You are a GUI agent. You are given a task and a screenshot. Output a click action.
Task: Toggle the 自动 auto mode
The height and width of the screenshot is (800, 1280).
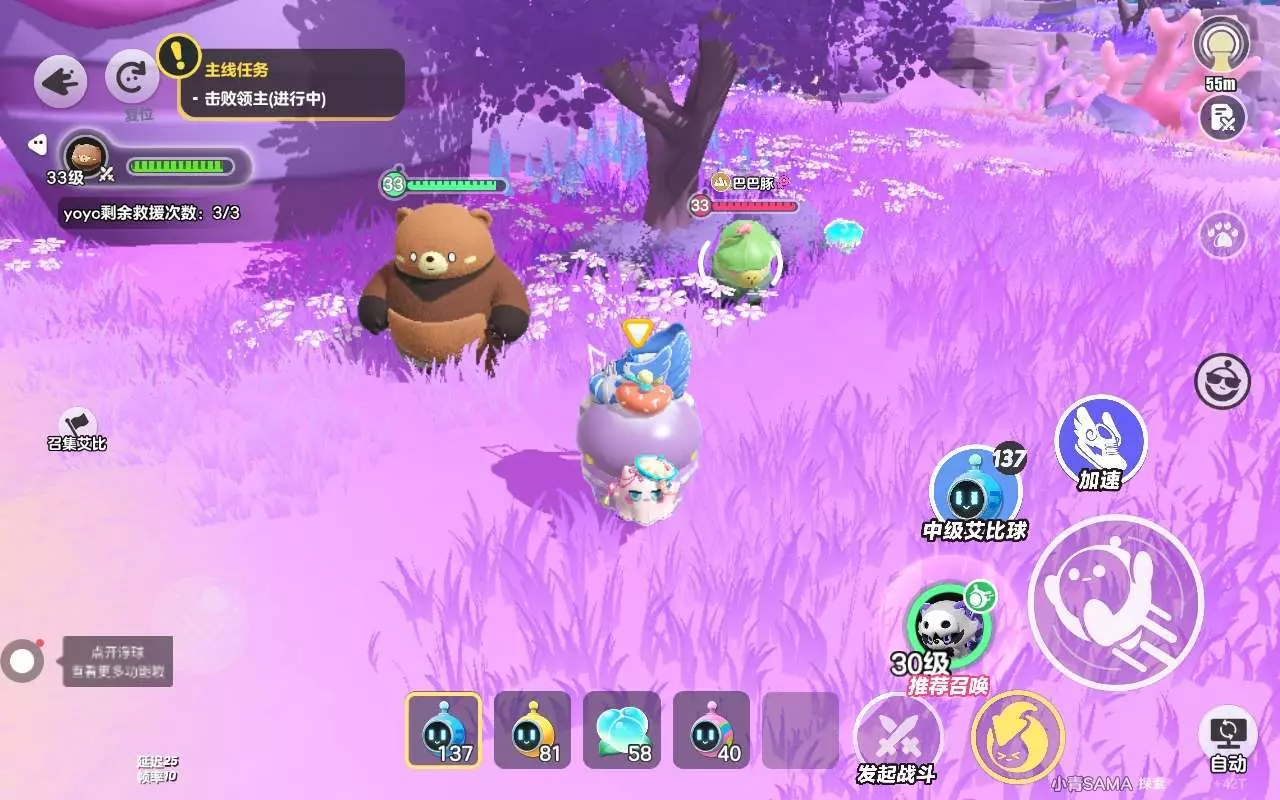1227,740
